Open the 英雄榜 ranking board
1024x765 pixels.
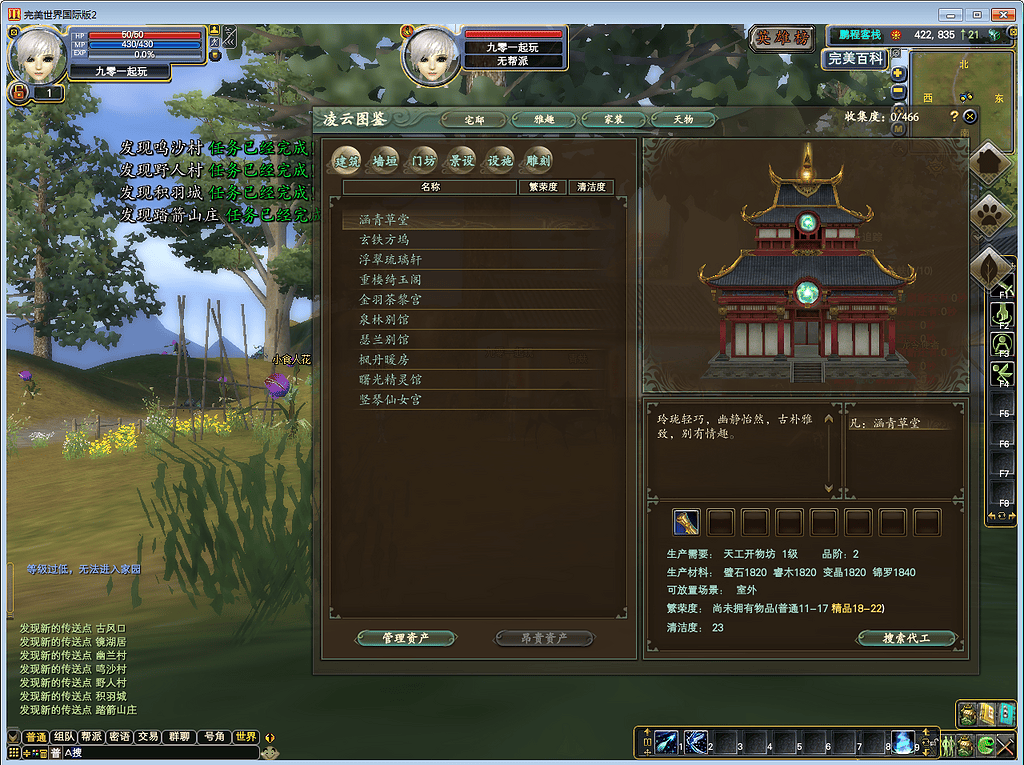click(781, 38)
